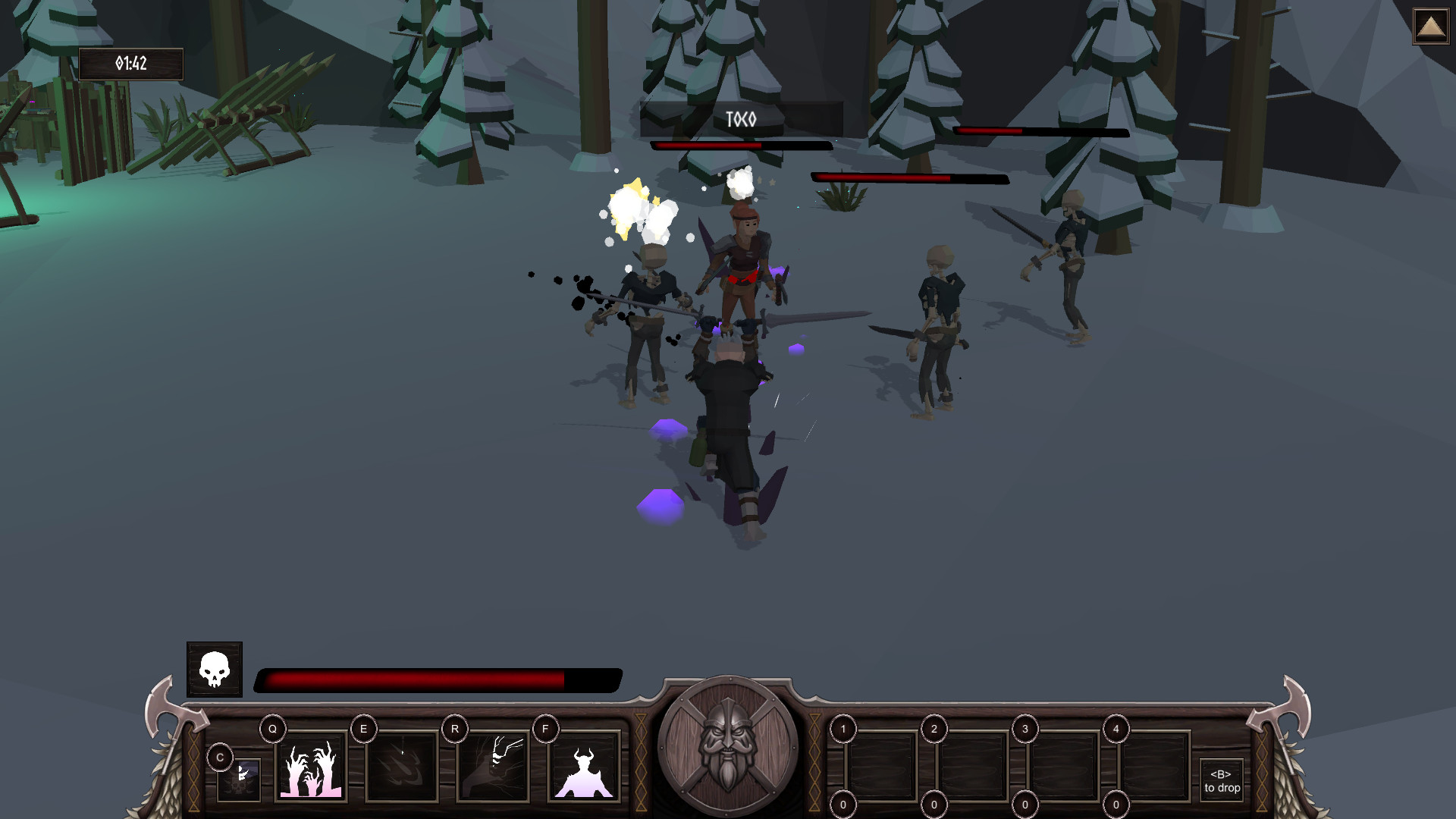Click the 01:42 timer display

pos(130,64)
